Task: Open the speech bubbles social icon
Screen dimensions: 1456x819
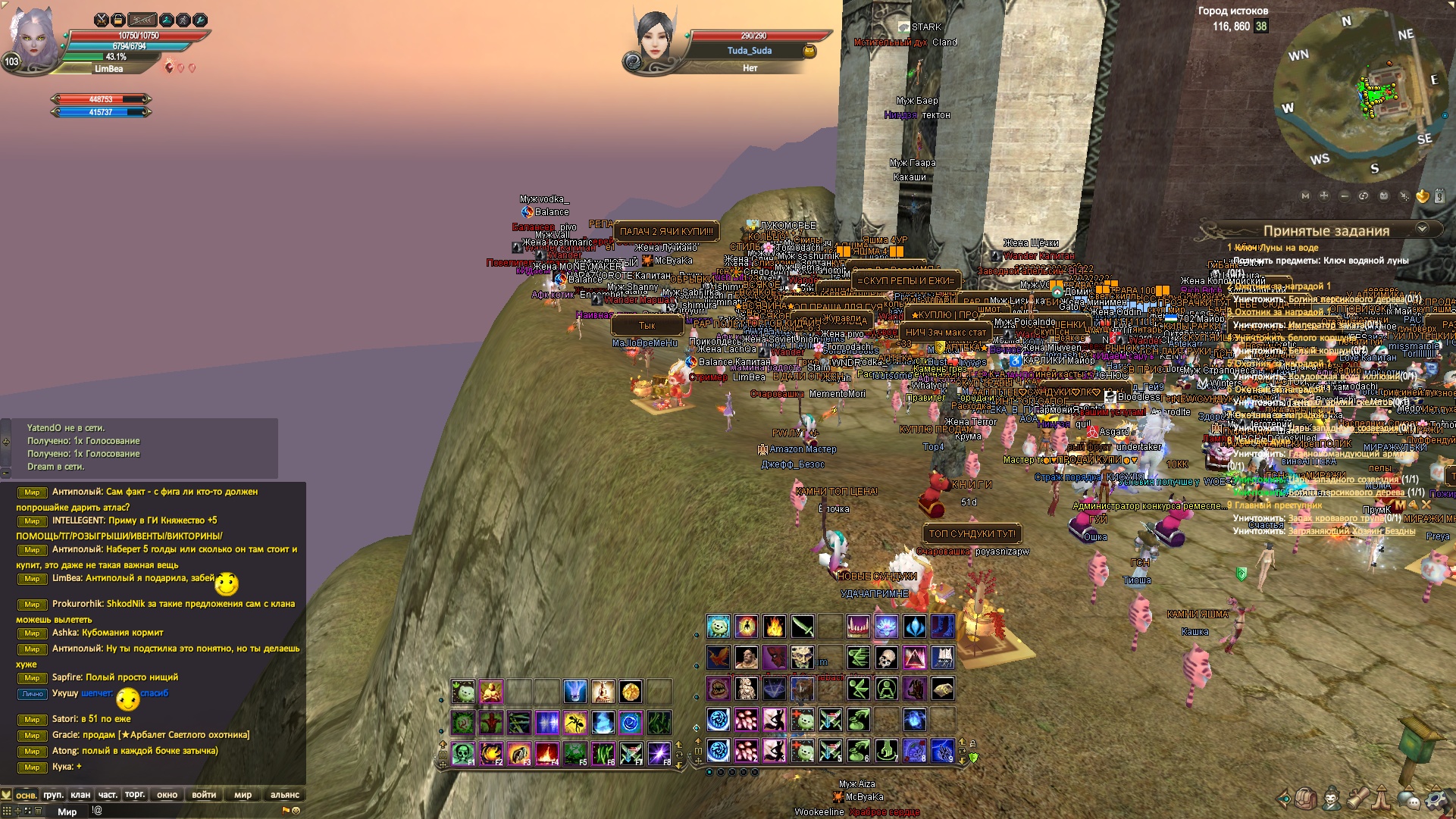Action: (1409, 799)
